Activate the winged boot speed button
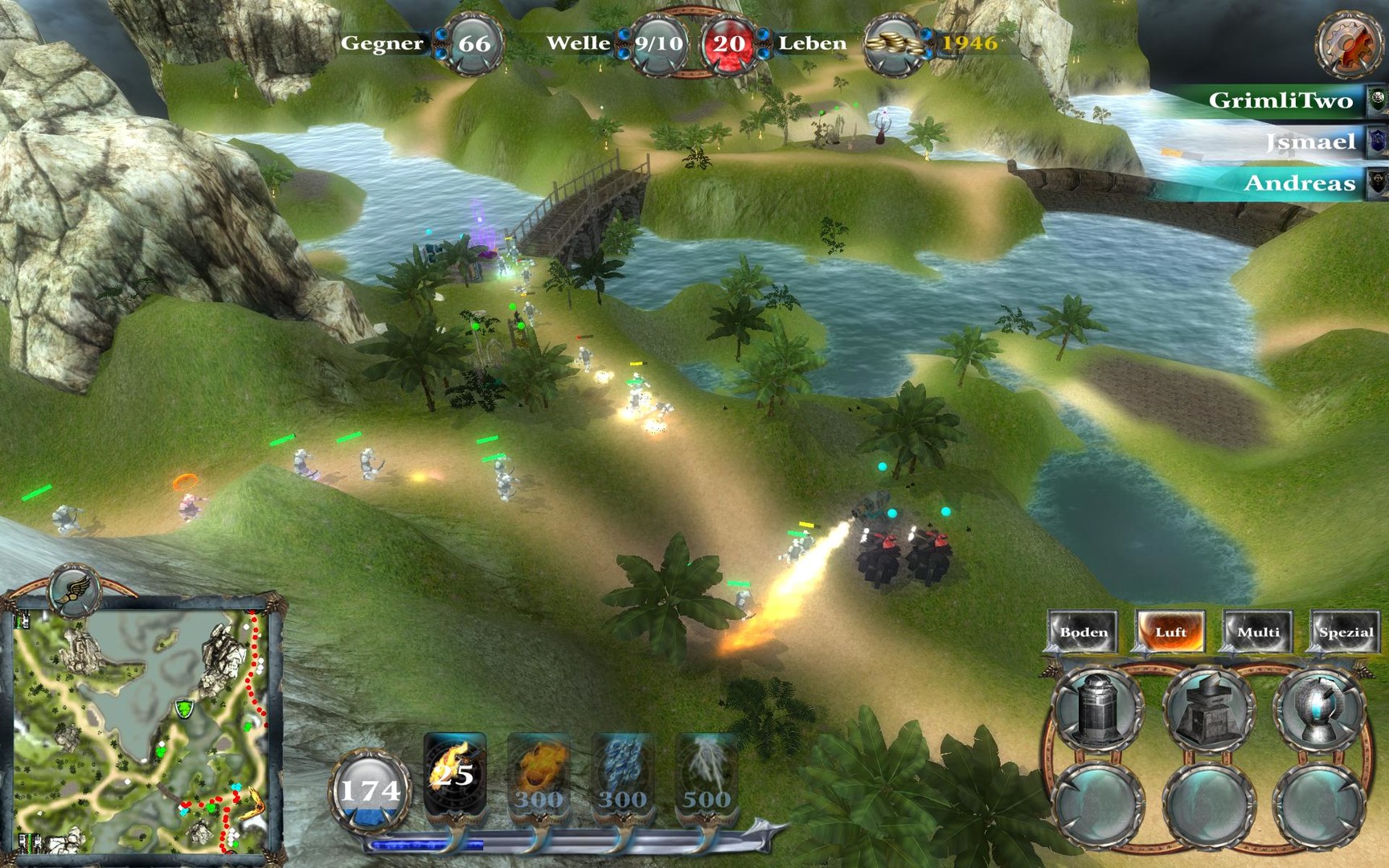Image resolution: width=1389 pixels, height=868 pixels. click(73, 589)
